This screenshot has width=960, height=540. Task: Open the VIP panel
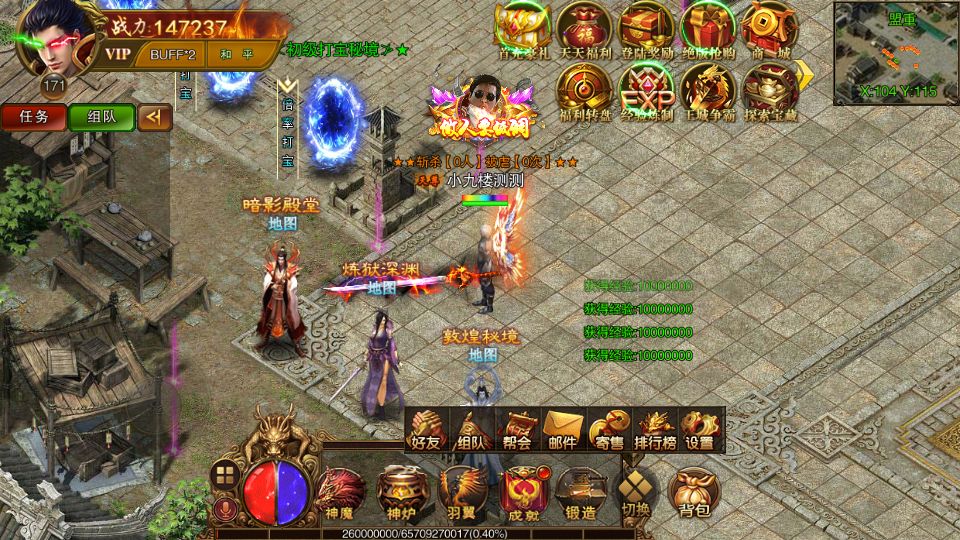click(x=118, y=54)
